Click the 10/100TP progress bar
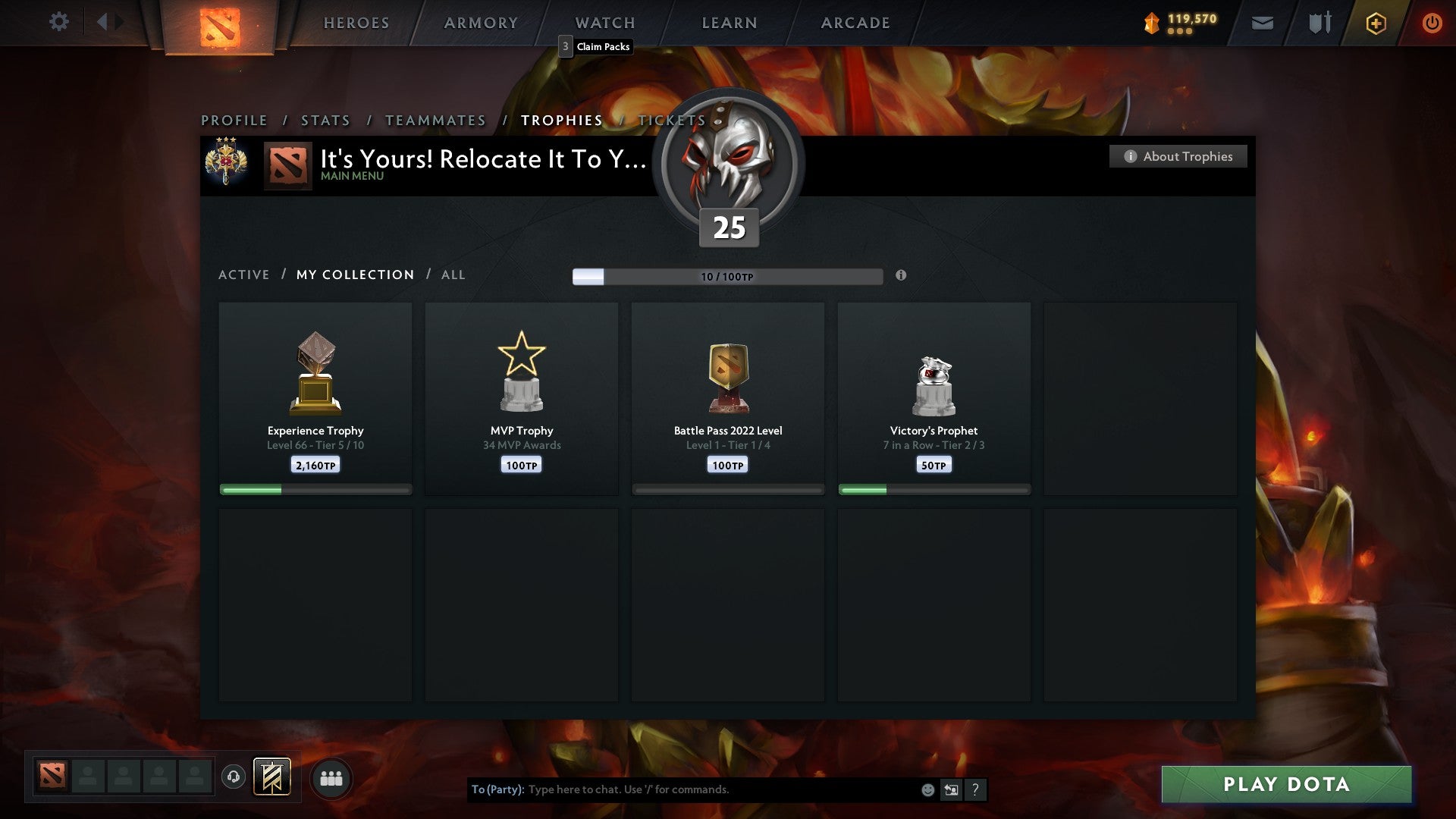The width and height of the screenshot is (1456, 819). (x=726, y=276)
